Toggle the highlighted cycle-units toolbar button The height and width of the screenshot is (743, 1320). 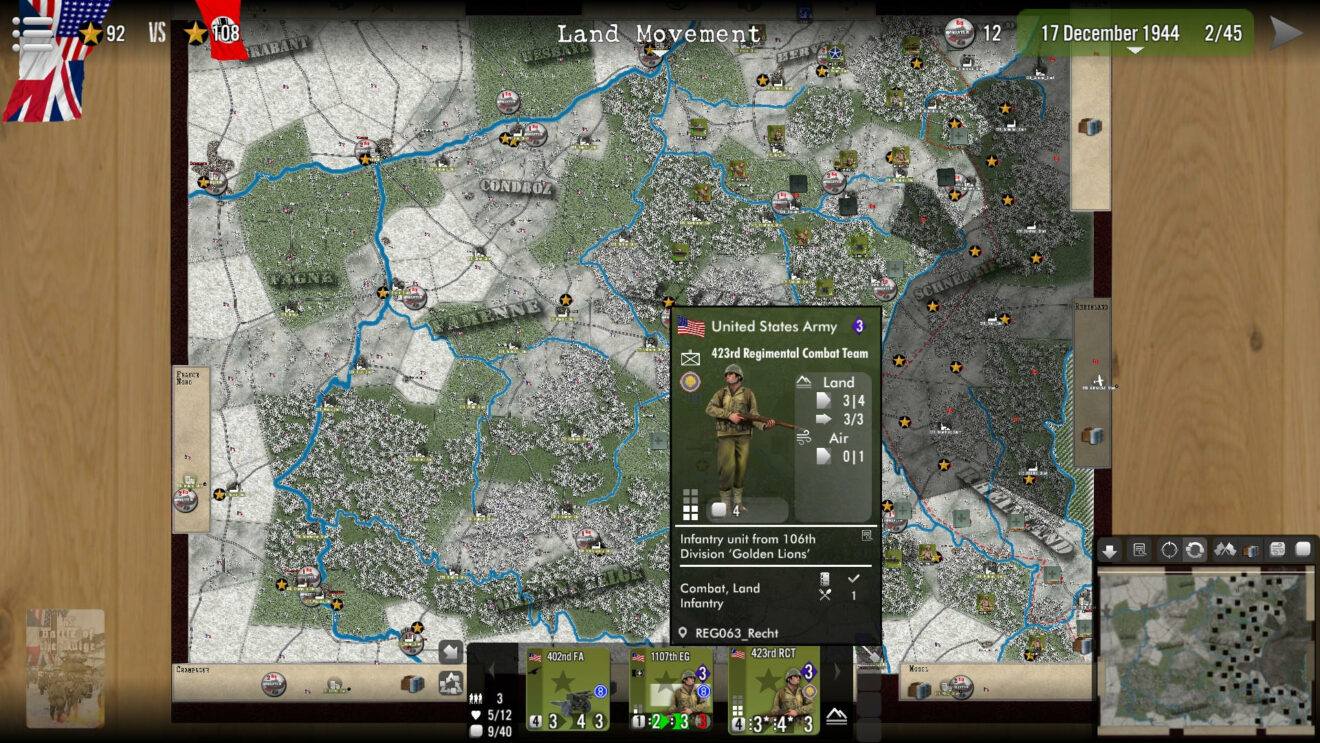click(1196, 551)
